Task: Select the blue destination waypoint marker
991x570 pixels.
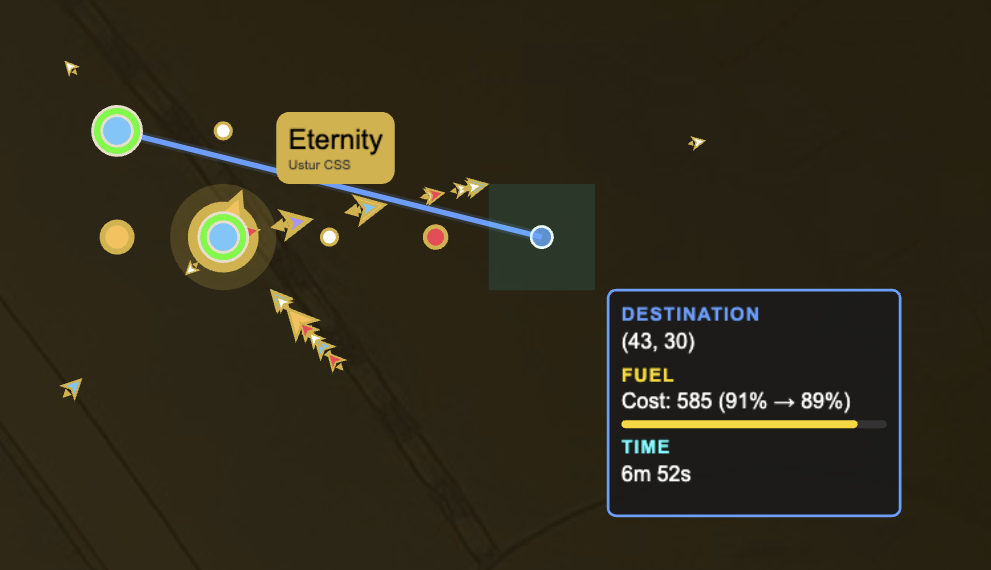Action: click(x=541, y=237)
